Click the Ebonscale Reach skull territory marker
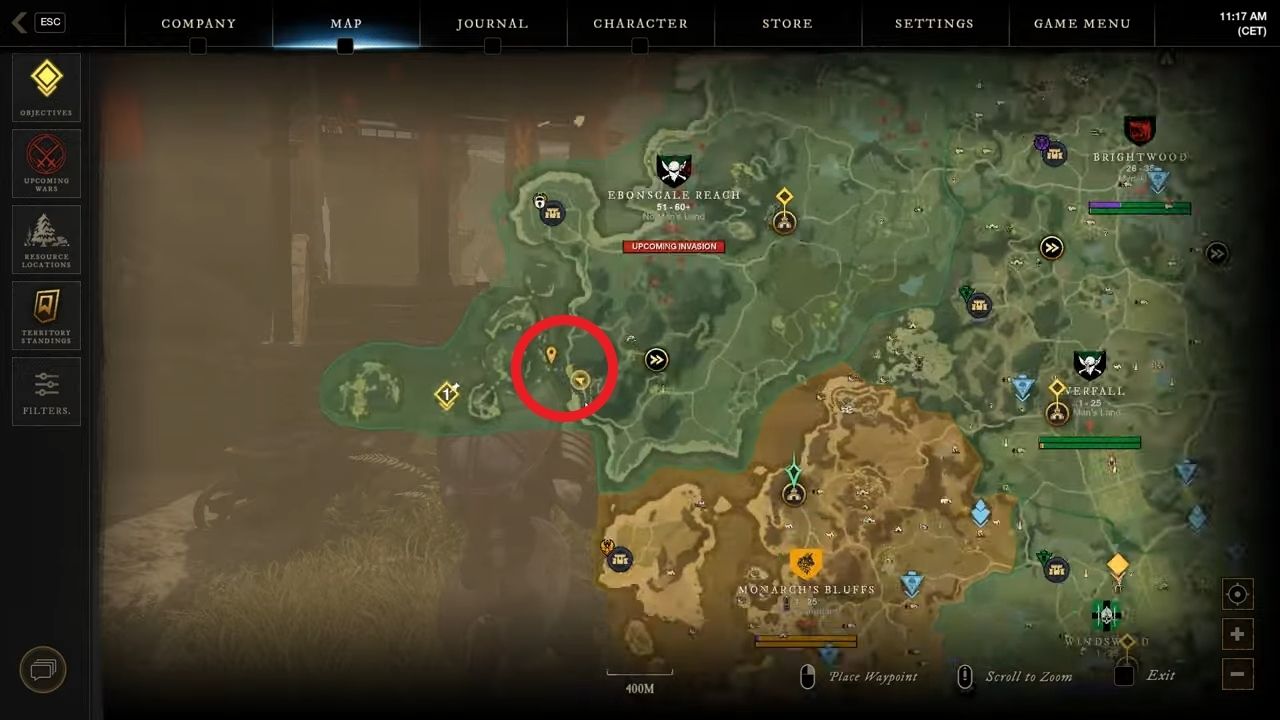The height and width of the screenshot is (720, 1280). [x=673, y=166]
